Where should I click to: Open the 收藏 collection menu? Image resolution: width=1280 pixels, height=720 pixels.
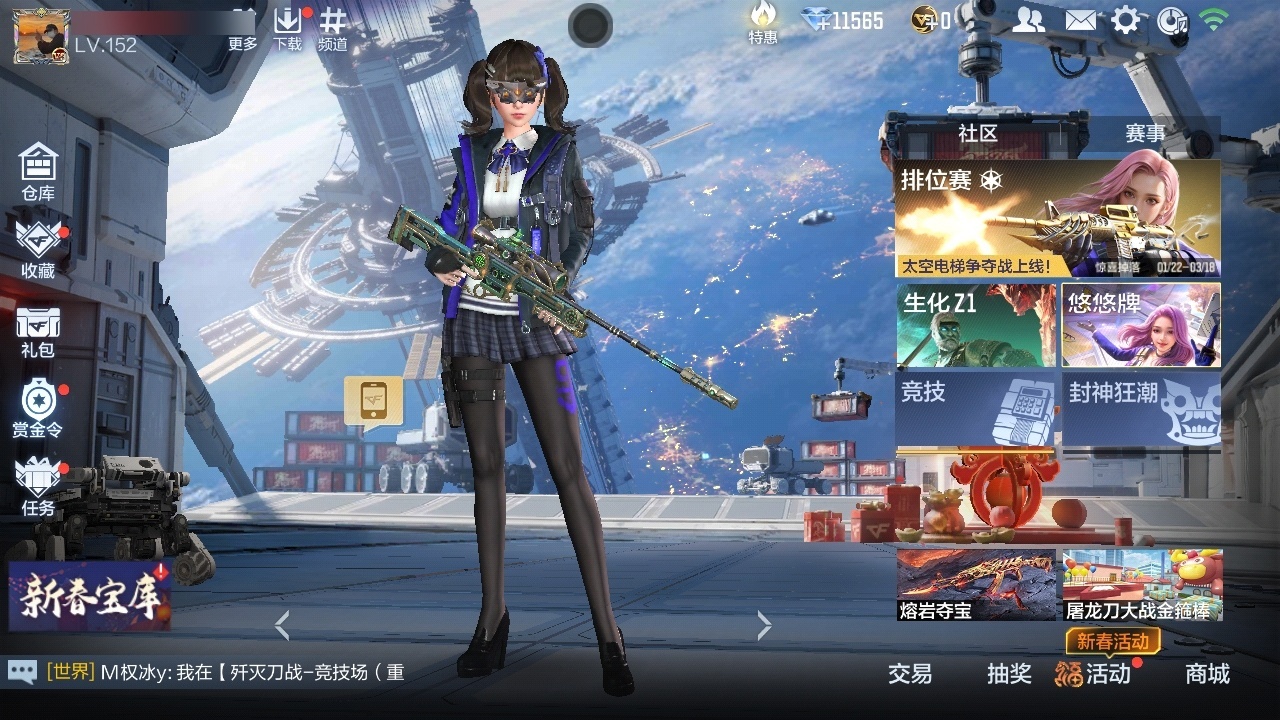tap(38, 250)
